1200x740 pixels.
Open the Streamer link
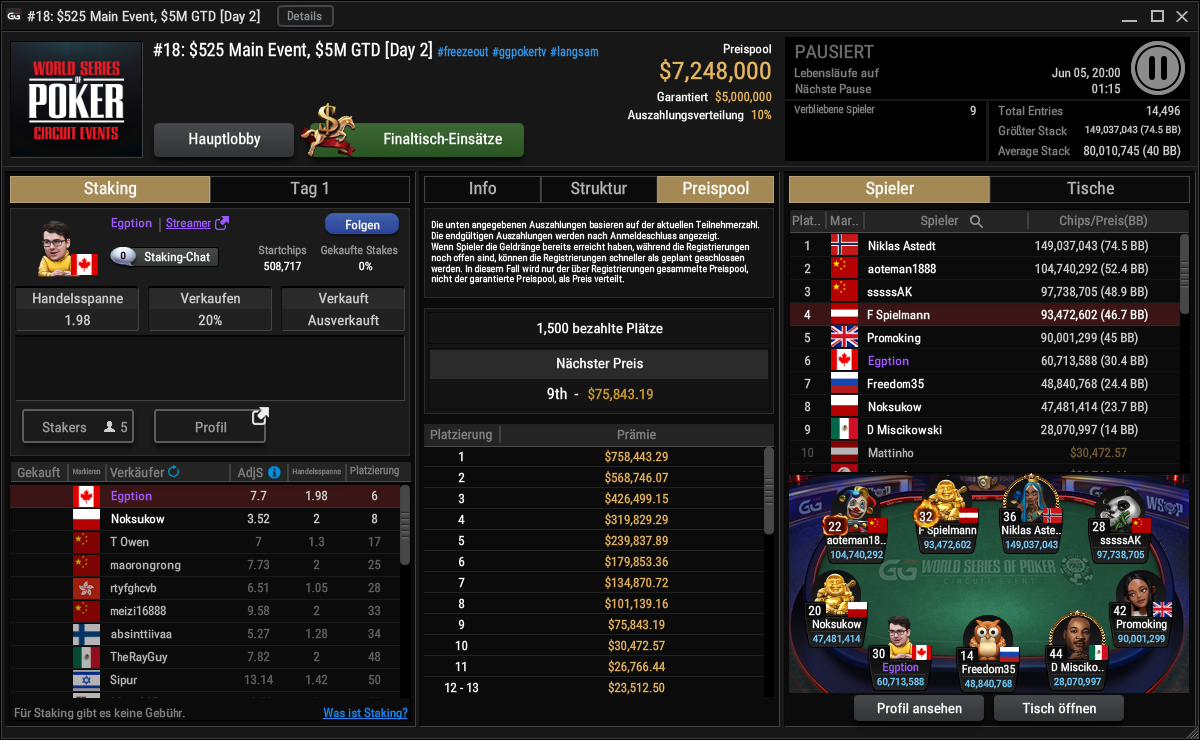pos(196,223)
